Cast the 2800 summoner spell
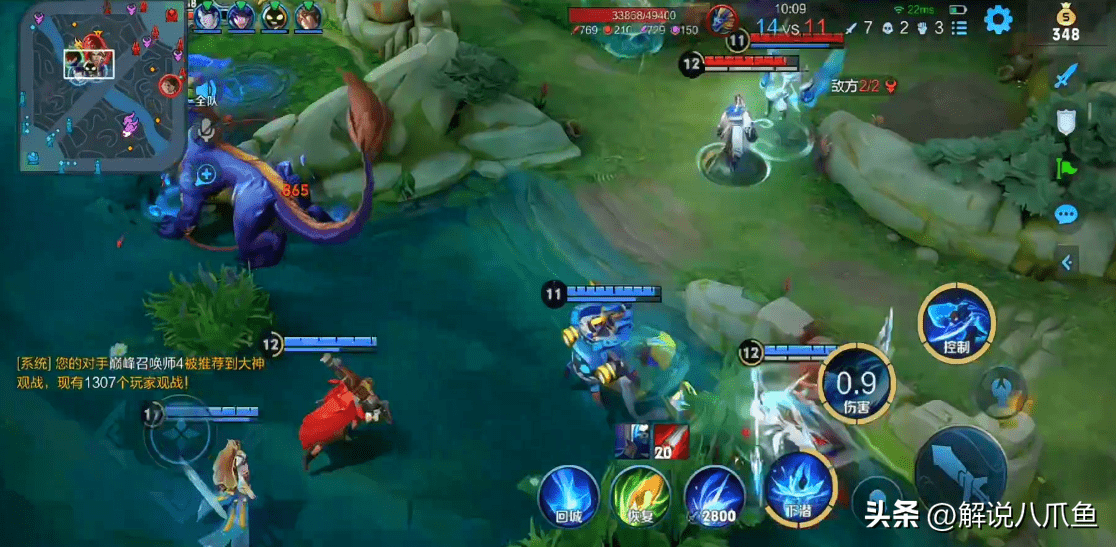 pos(715,495)
